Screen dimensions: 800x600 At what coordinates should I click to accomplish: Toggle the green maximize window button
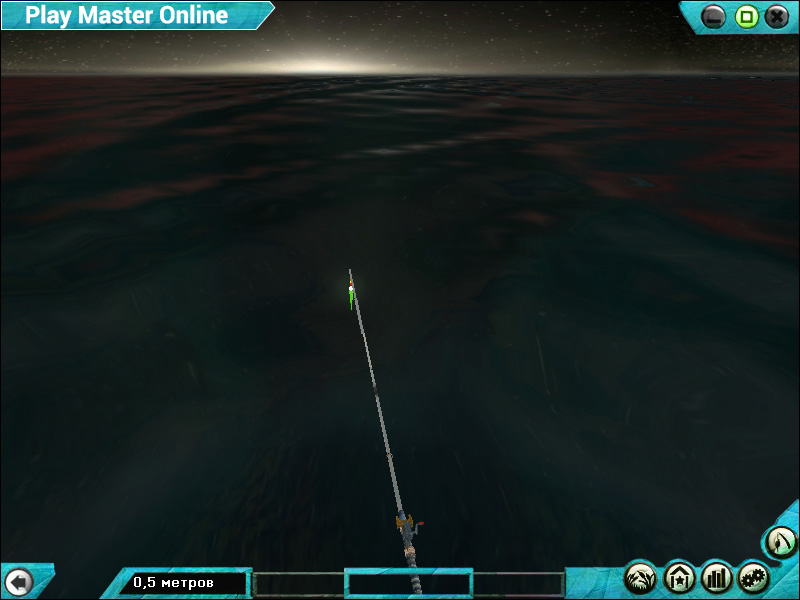[x=746, y=17]
